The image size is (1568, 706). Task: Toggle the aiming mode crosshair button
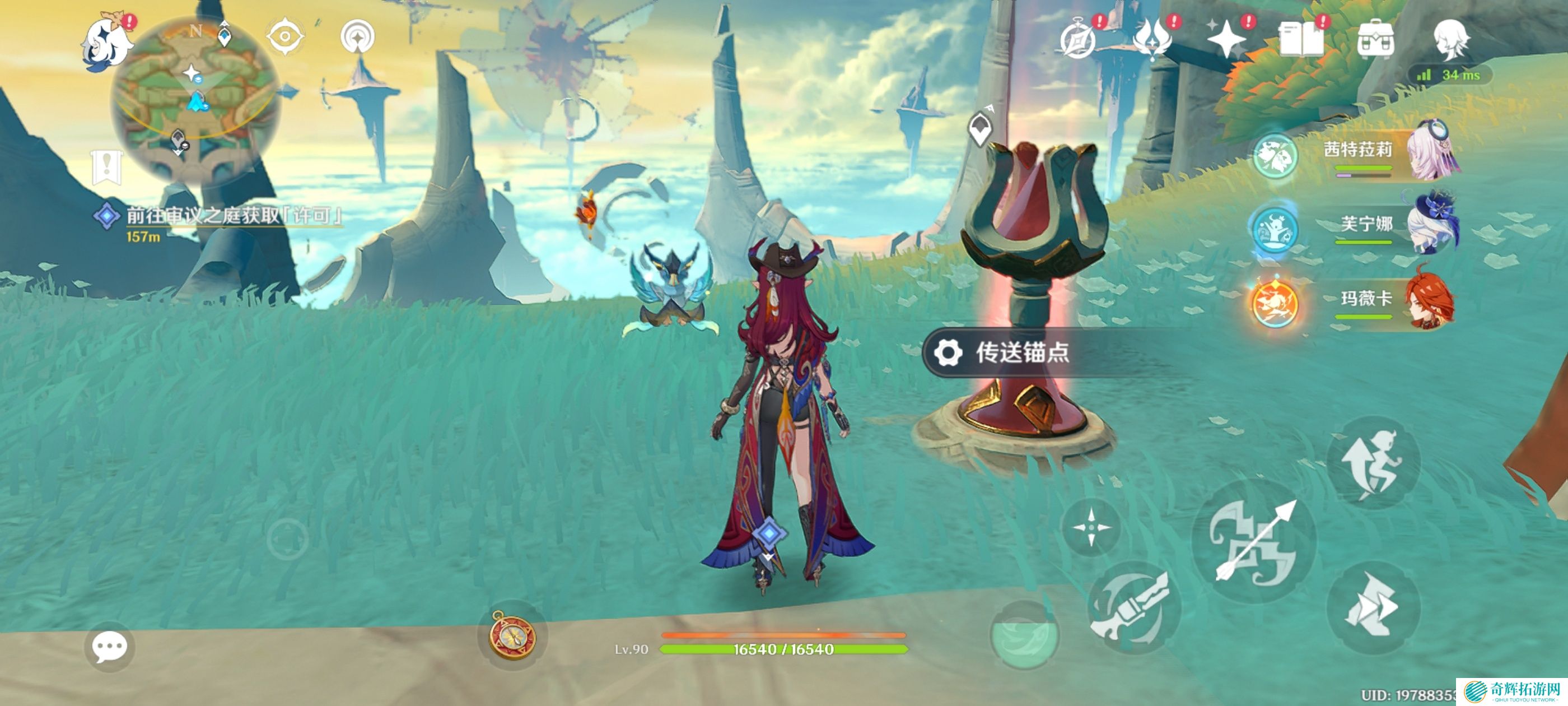point(1090,527)
